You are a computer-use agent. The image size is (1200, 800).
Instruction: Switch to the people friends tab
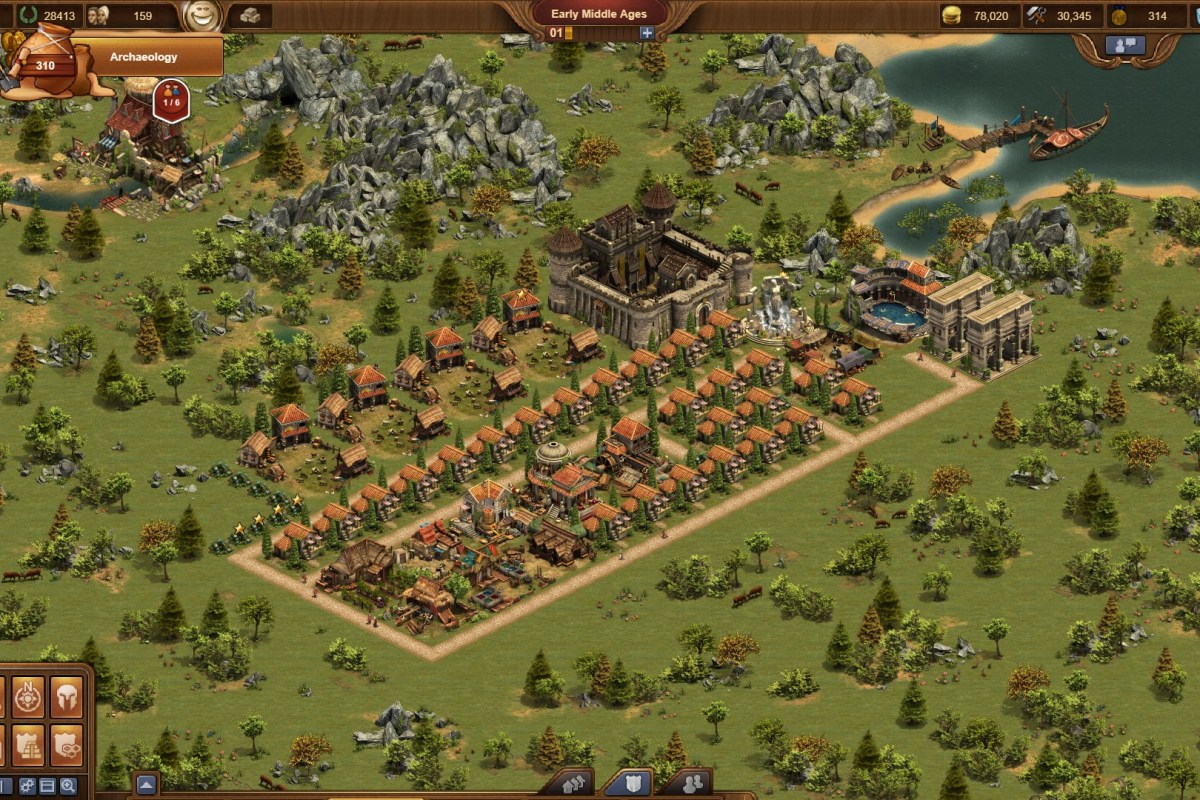[x=684, y=784]
